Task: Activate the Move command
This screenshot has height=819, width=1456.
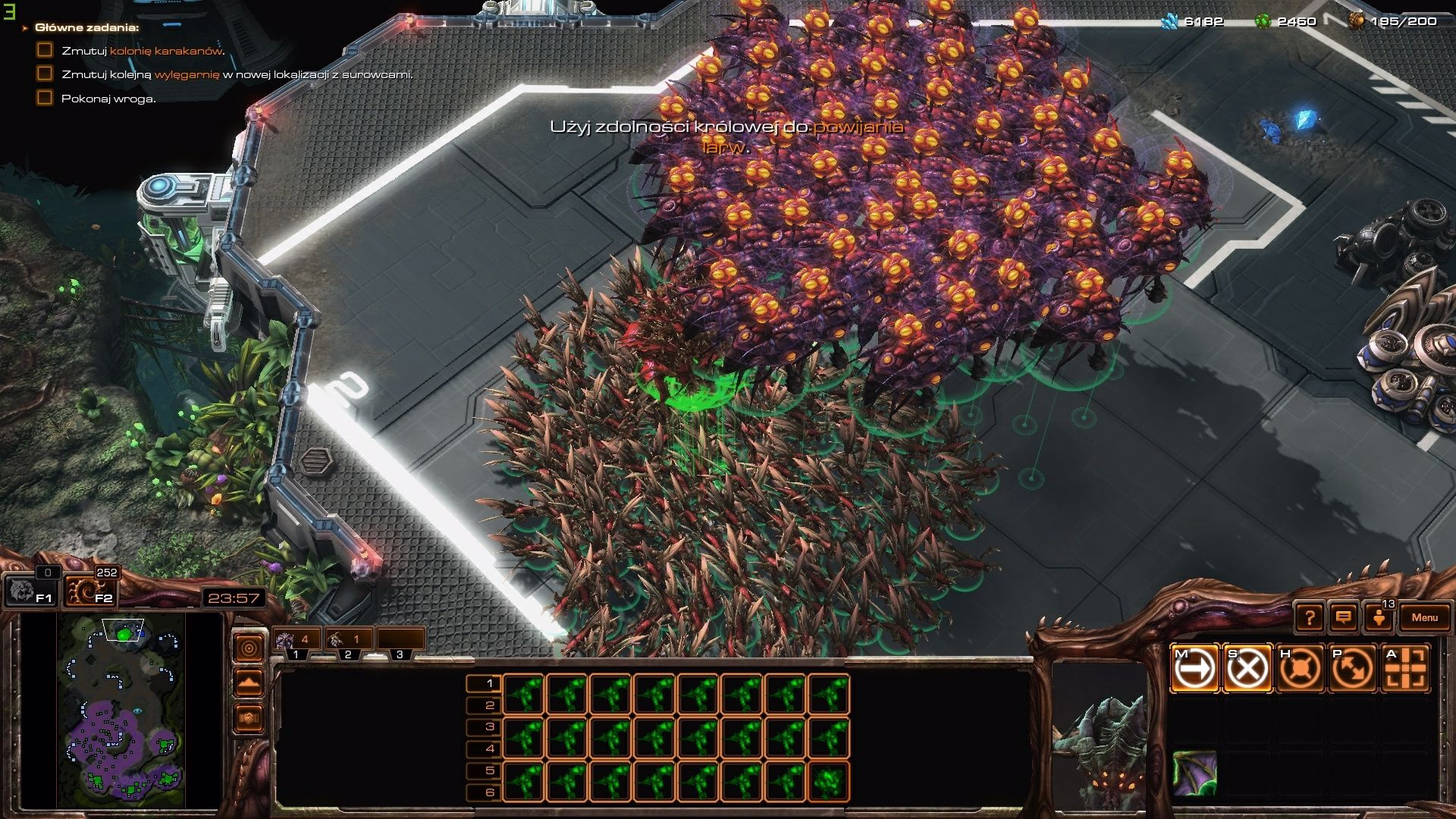Action: point(1194,668)
